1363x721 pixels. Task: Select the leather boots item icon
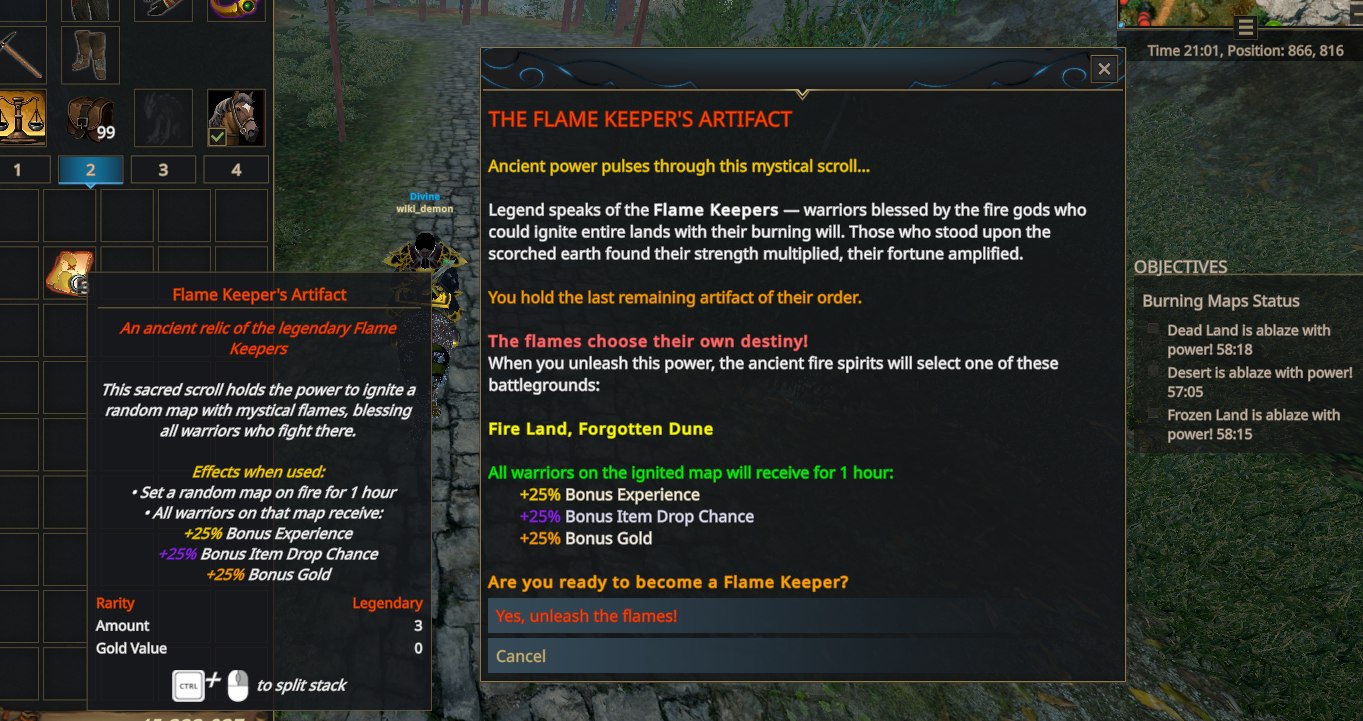coord(89,54)
